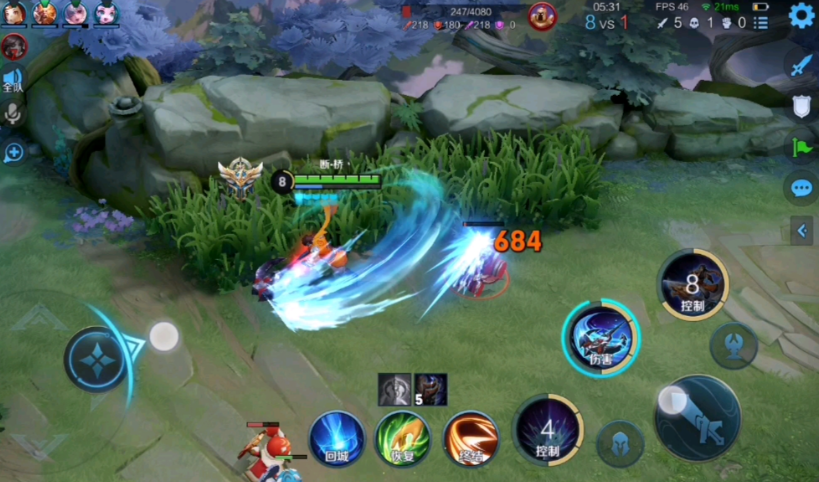
Task: Open the scoreboard list icon
Action: [761, 22]
